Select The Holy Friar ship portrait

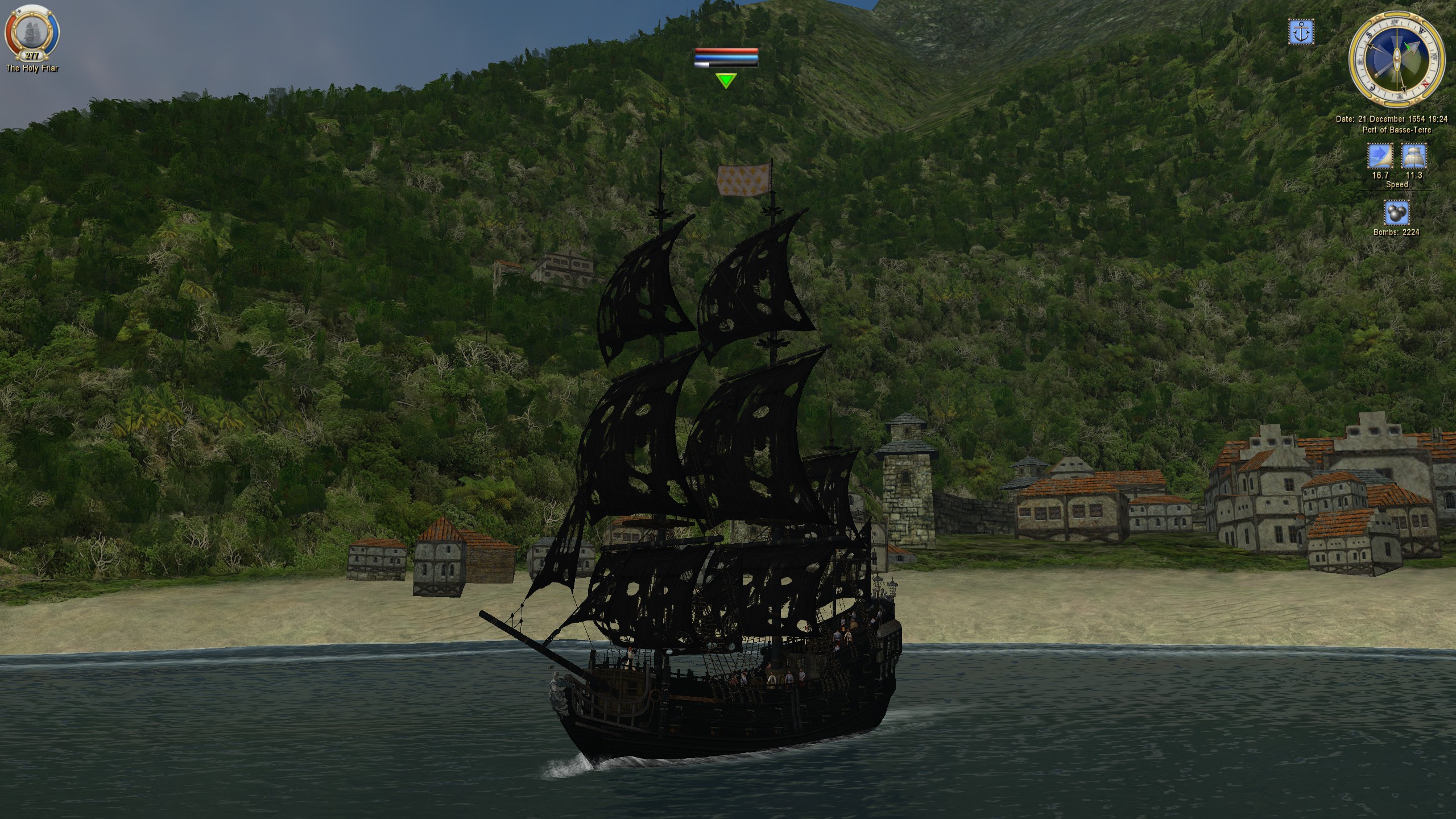tap(32, 31)
